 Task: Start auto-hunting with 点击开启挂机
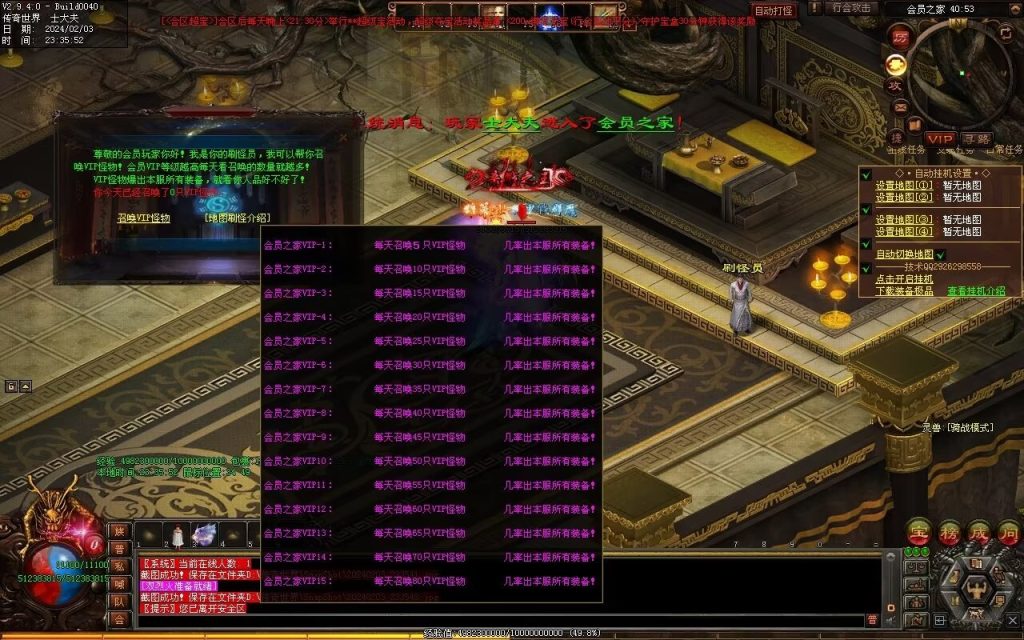(x=905, y=279)
